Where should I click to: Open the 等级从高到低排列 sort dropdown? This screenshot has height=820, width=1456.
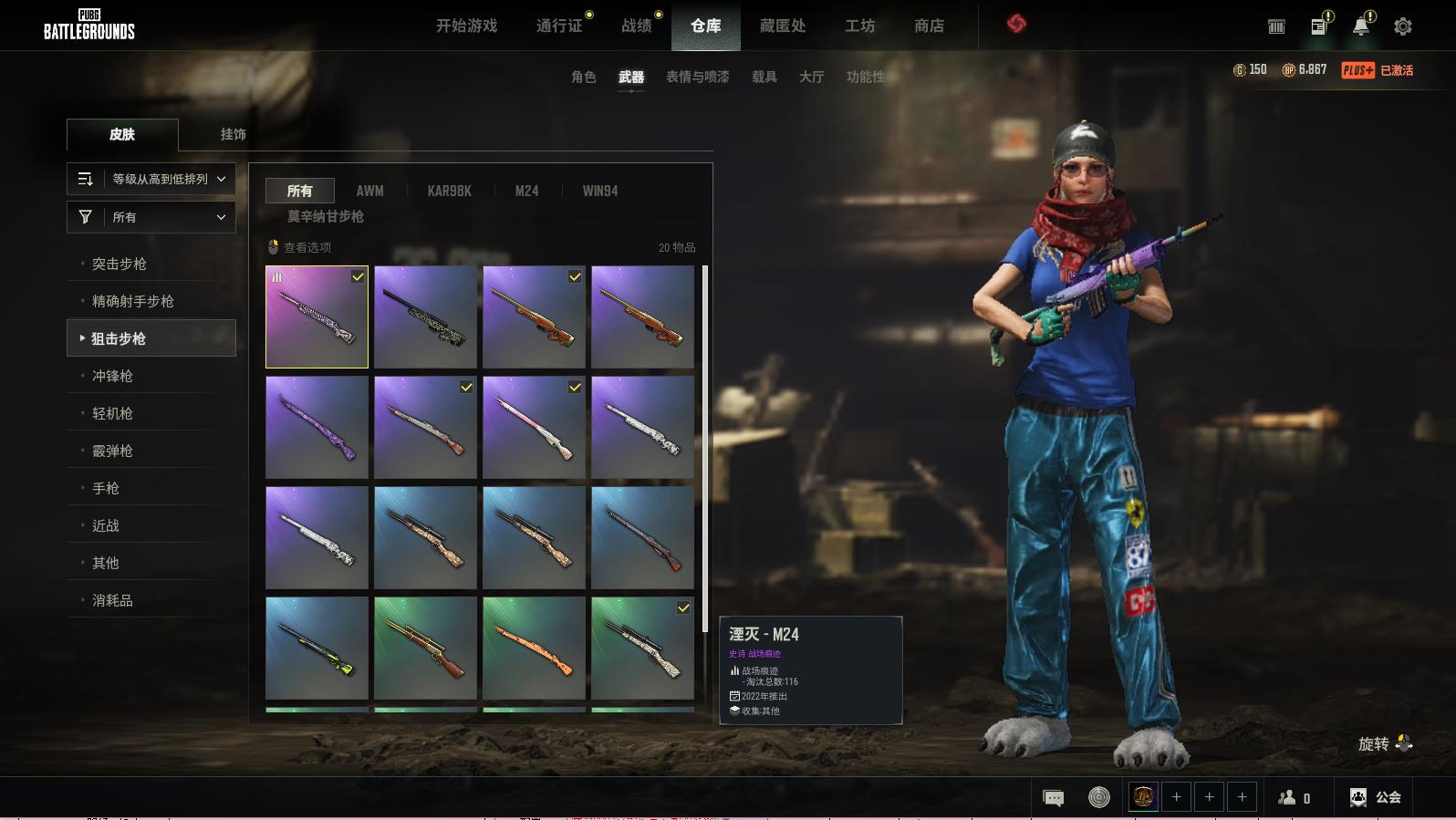151,179
